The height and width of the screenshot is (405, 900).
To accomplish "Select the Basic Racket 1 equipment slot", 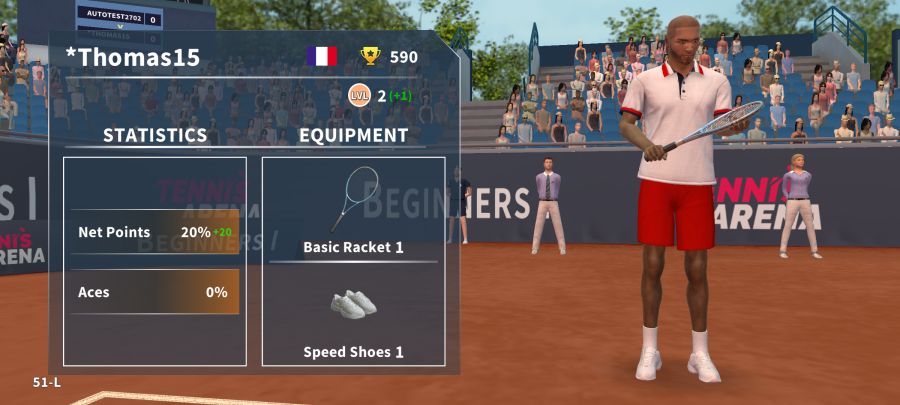I will [x=353, y=208].
